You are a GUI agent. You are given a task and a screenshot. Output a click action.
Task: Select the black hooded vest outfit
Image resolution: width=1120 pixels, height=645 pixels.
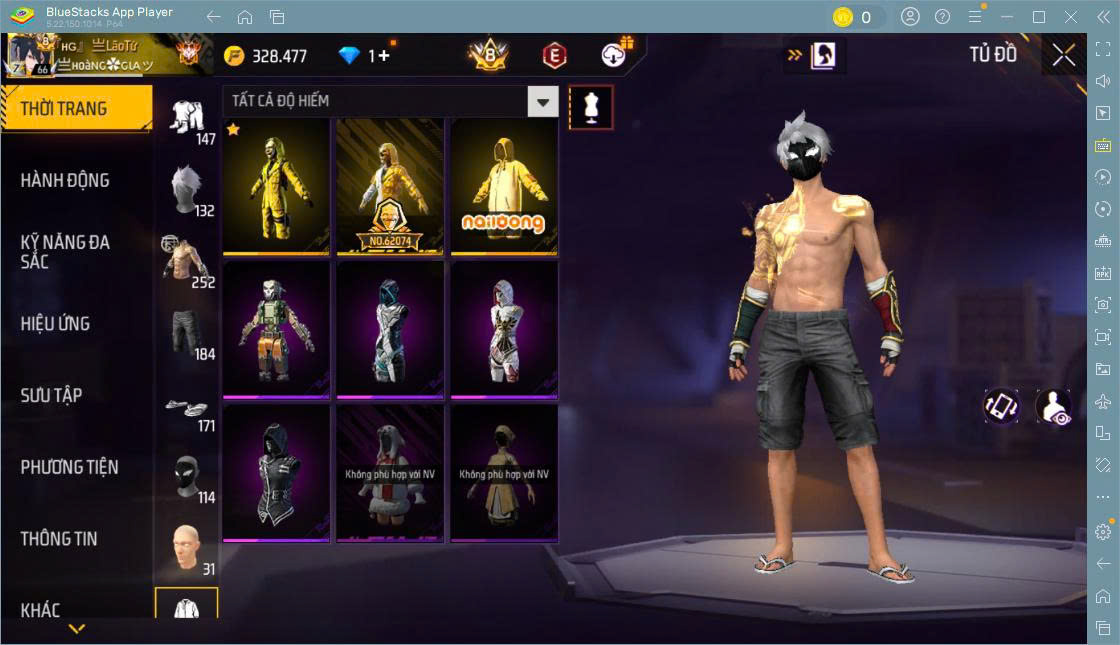[276, 472]
